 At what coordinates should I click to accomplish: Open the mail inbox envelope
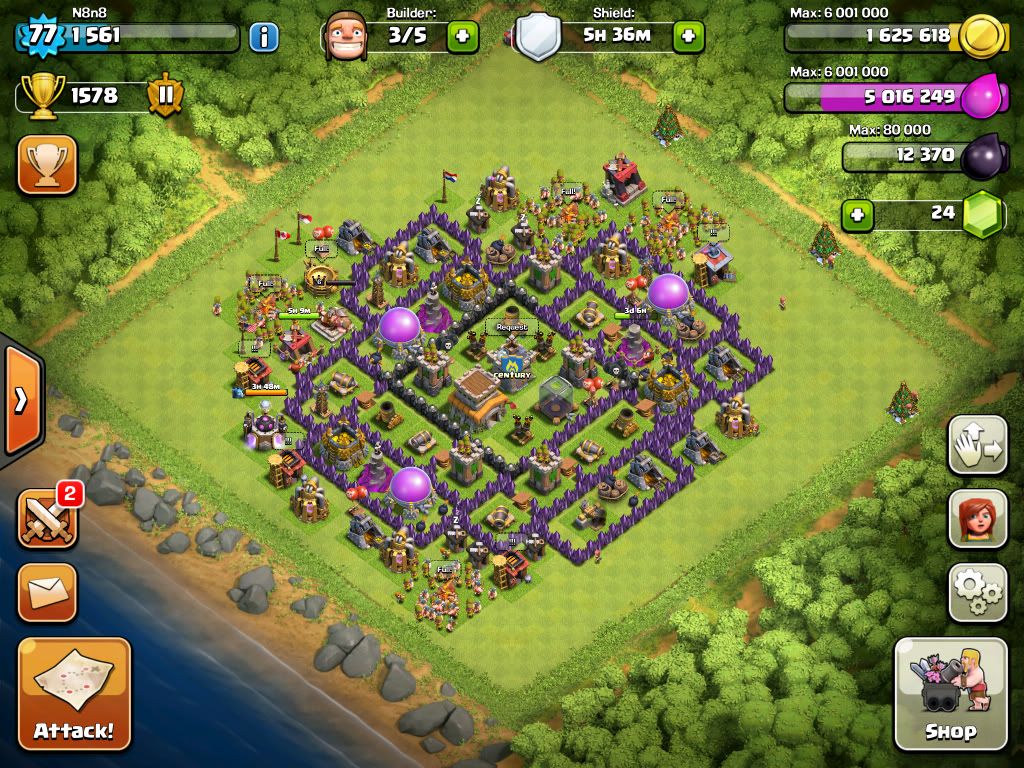point(47,592)
